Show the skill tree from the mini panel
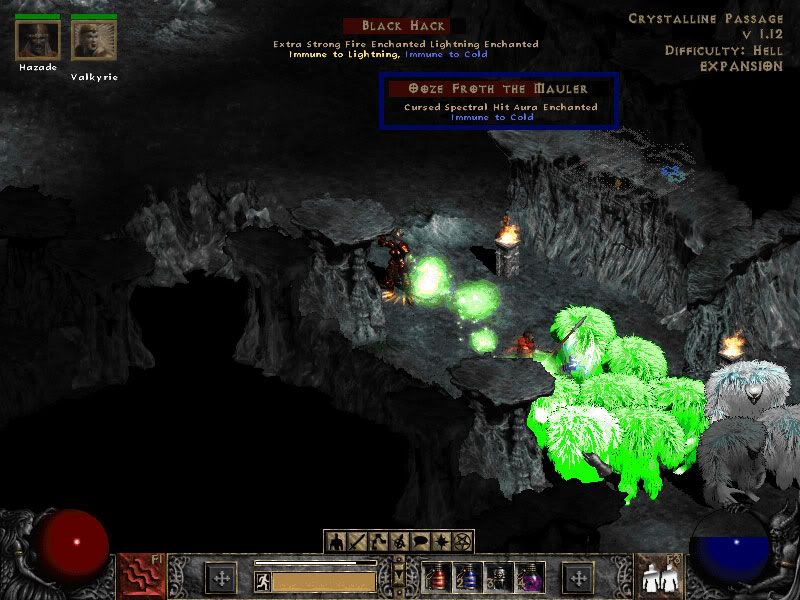 click(378, 542)
